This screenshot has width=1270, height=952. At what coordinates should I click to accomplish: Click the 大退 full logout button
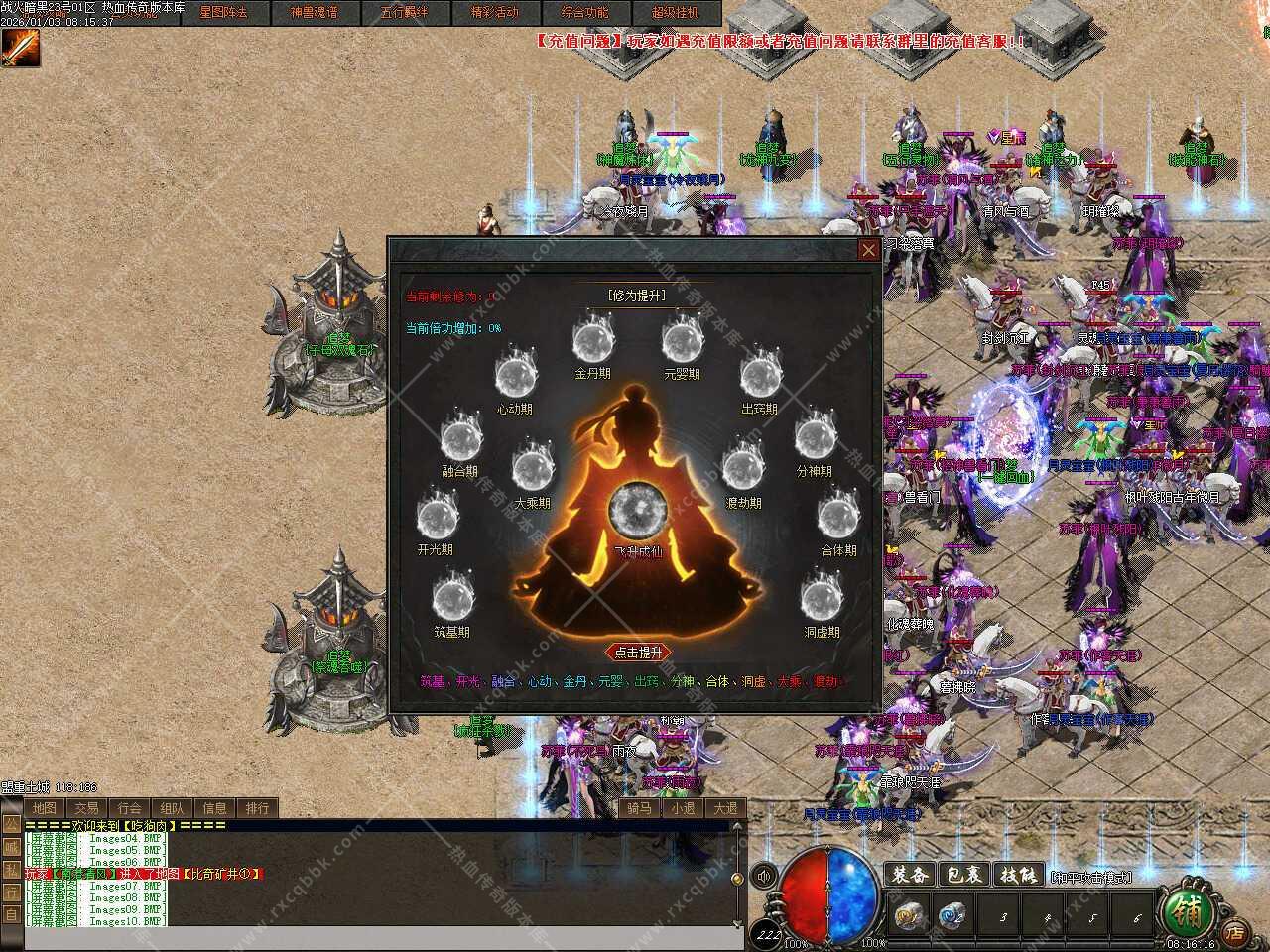[725, 808]
